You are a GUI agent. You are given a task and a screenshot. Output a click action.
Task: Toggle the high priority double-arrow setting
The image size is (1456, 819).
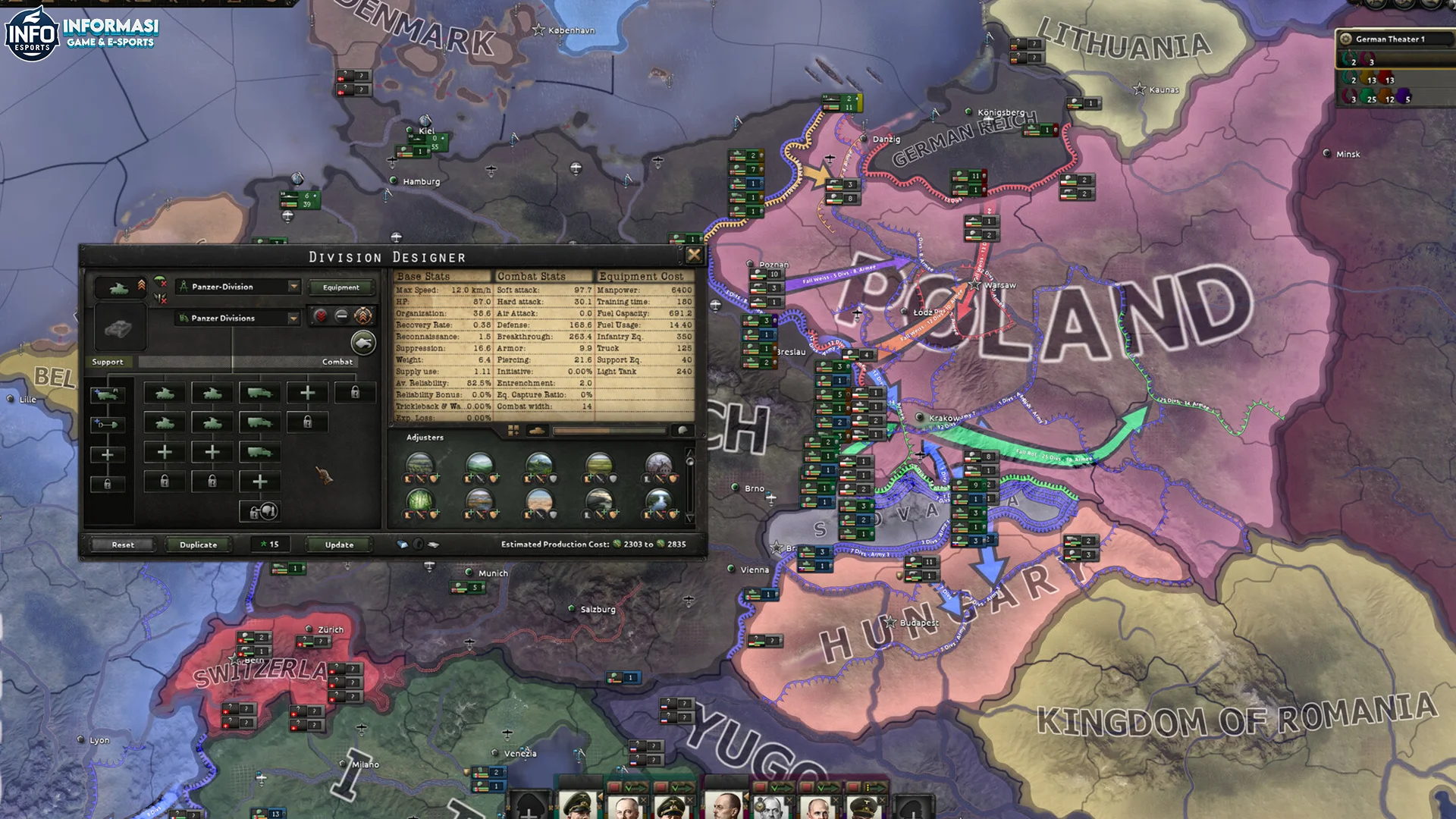point(321,317)
